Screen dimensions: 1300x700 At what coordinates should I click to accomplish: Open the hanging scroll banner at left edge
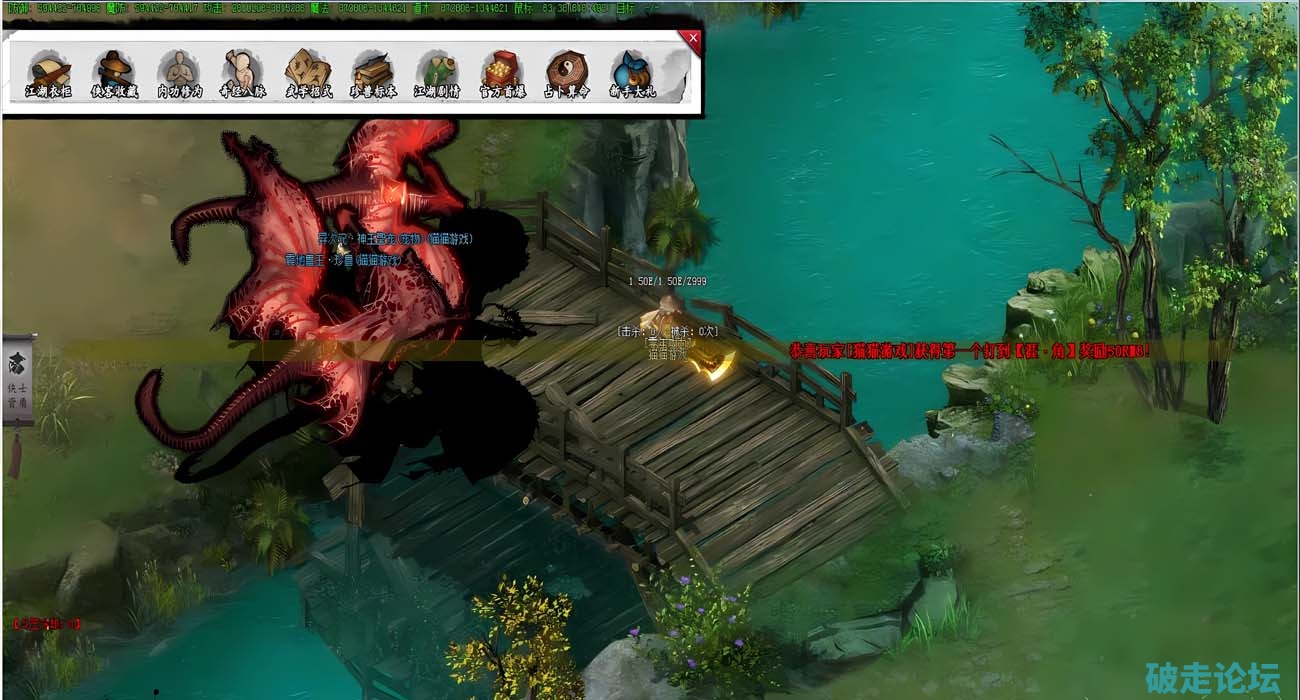tap(18, 382)
